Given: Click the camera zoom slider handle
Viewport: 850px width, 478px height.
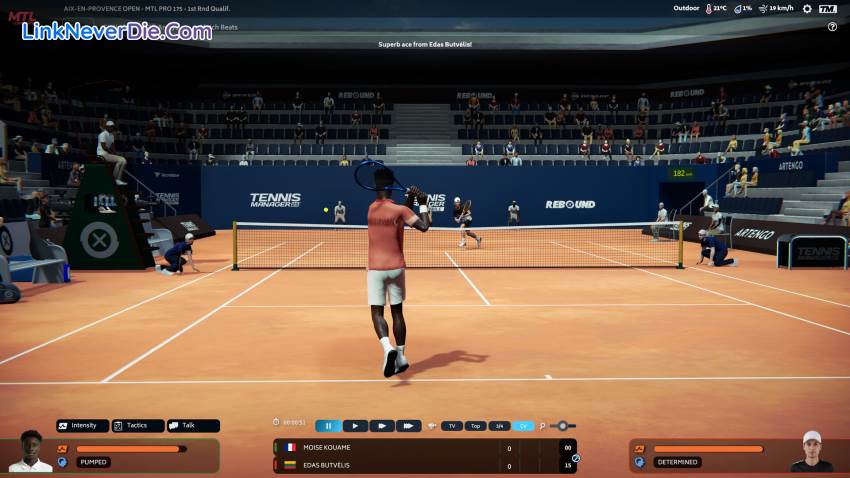Looking at the screenshot, I should point(563,426).
